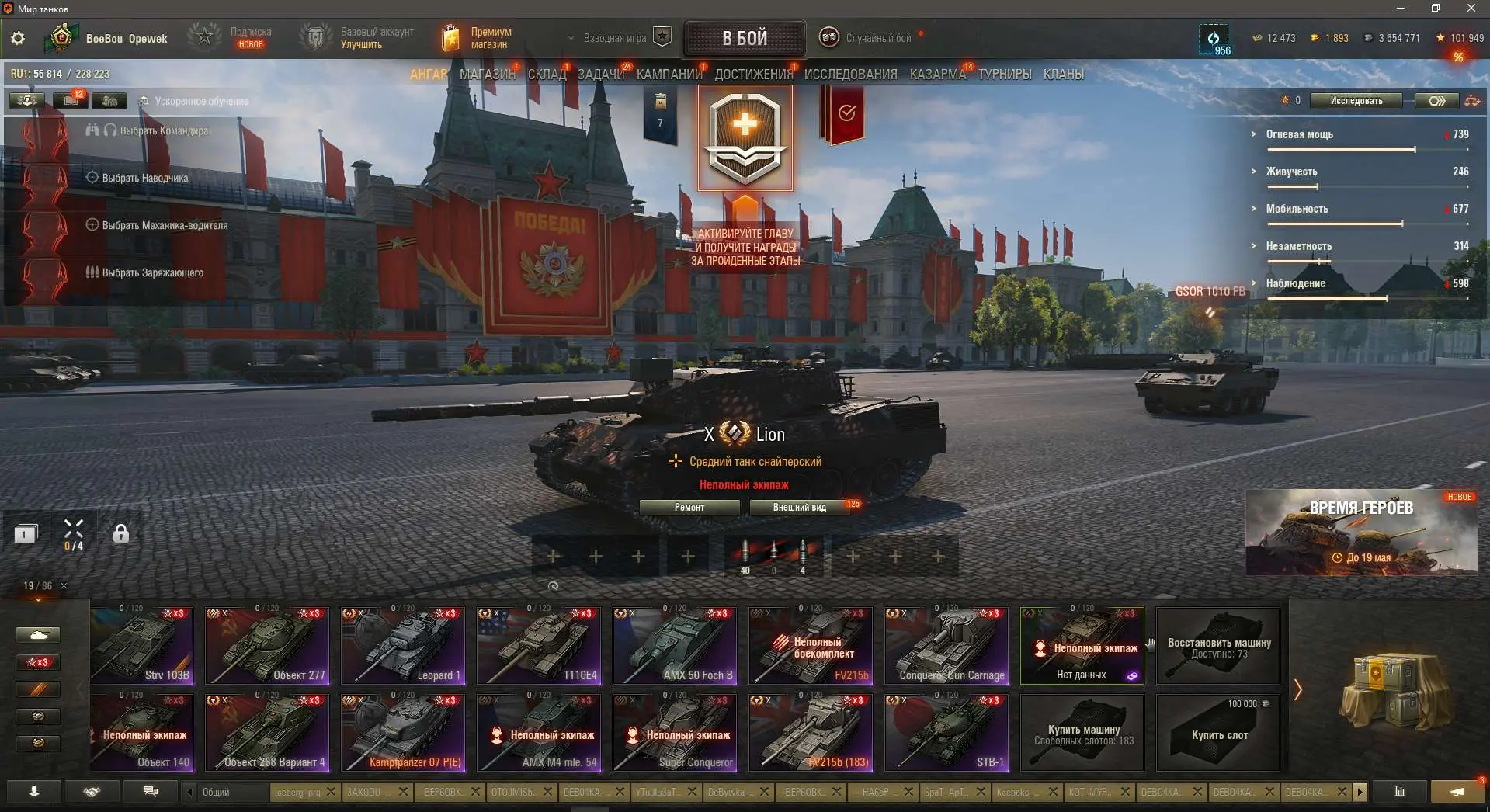Click the Ремонт button
1490x812 pixels.
click(689, 508)
